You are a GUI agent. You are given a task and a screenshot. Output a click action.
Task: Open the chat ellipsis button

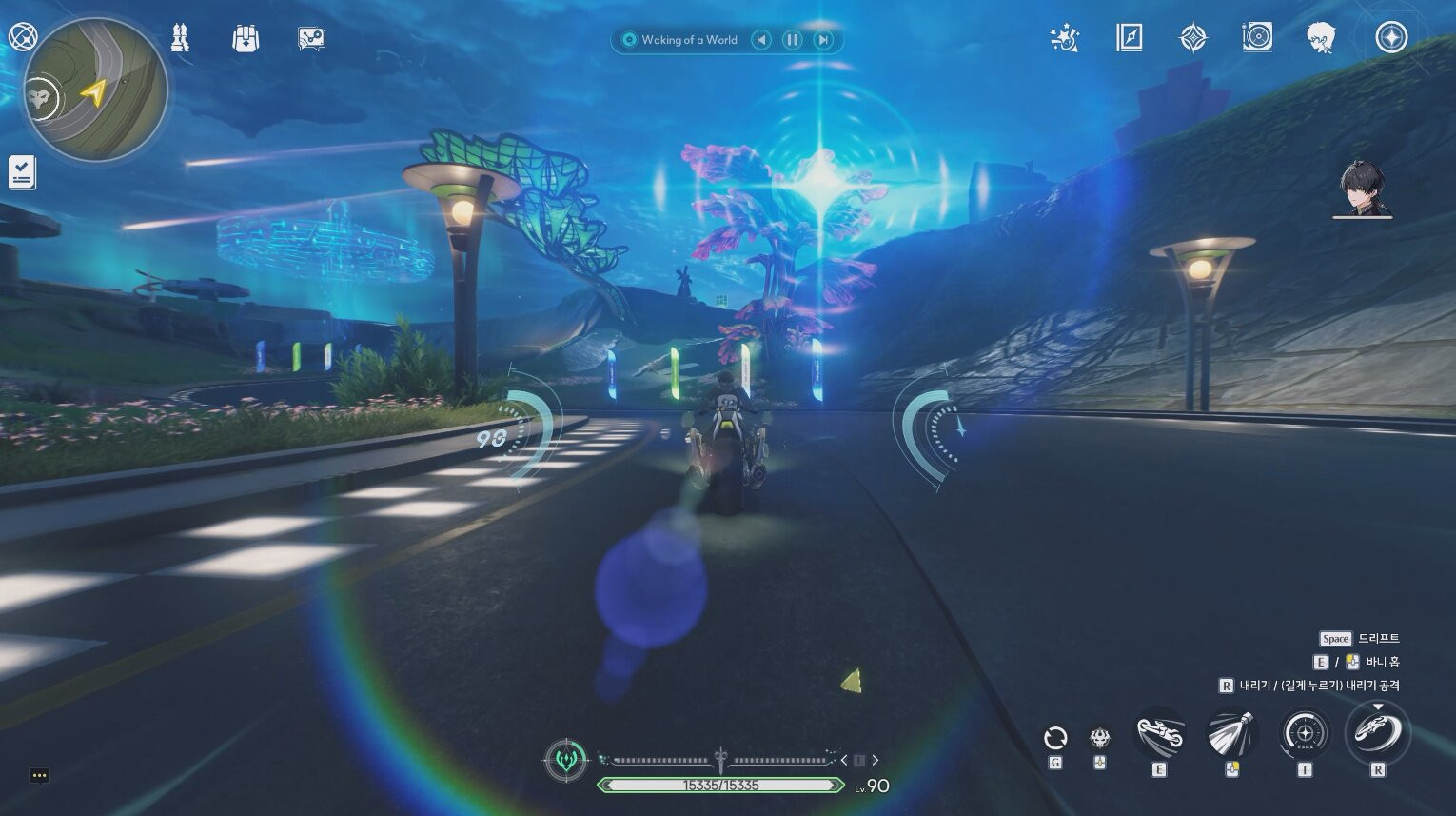pyautogui.click(x=39, y=775)
